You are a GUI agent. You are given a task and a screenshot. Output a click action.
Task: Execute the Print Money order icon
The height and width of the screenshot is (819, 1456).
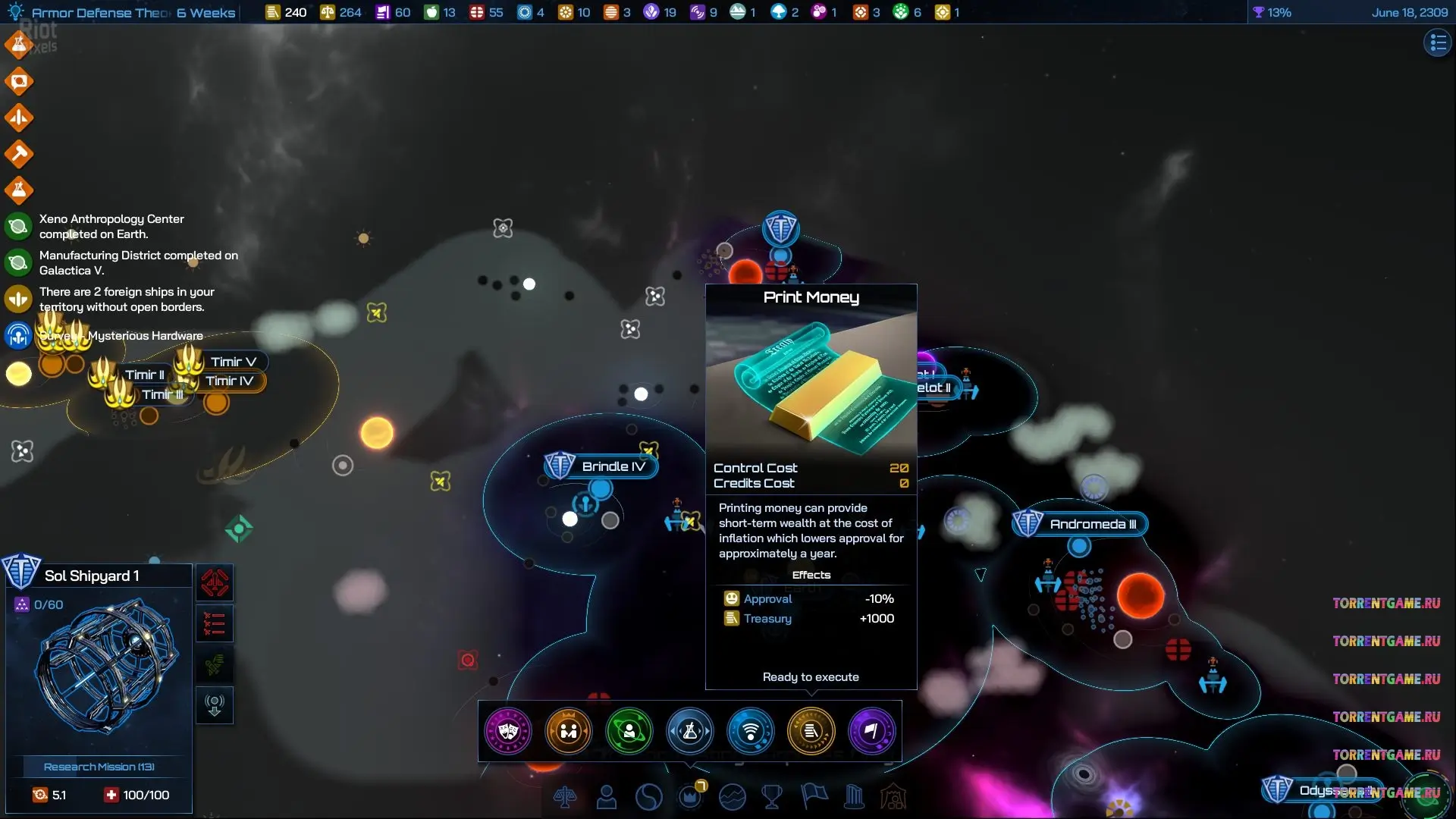(811, 731)
